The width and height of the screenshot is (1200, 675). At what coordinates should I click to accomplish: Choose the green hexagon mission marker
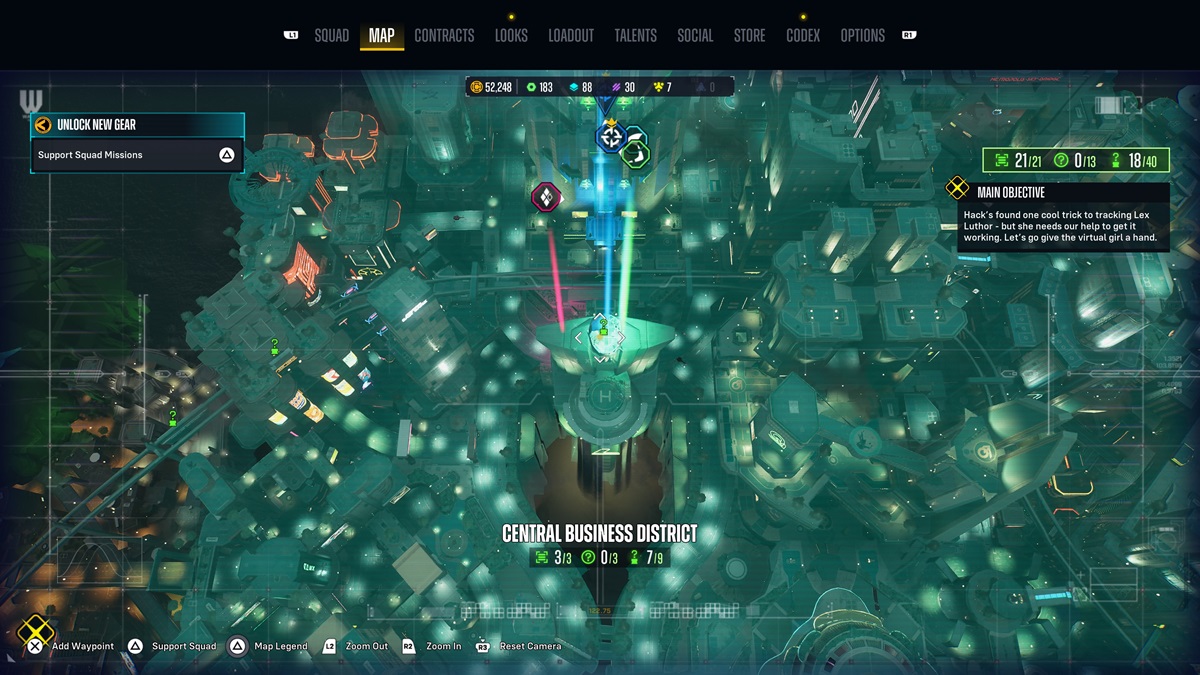635,152
